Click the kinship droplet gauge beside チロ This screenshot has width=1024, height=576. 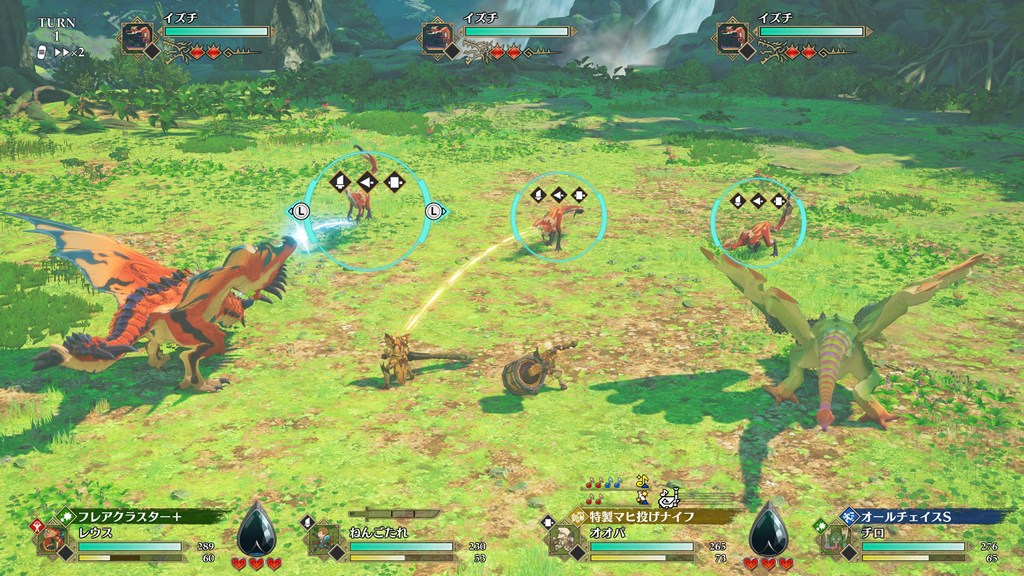click(768, 529)
